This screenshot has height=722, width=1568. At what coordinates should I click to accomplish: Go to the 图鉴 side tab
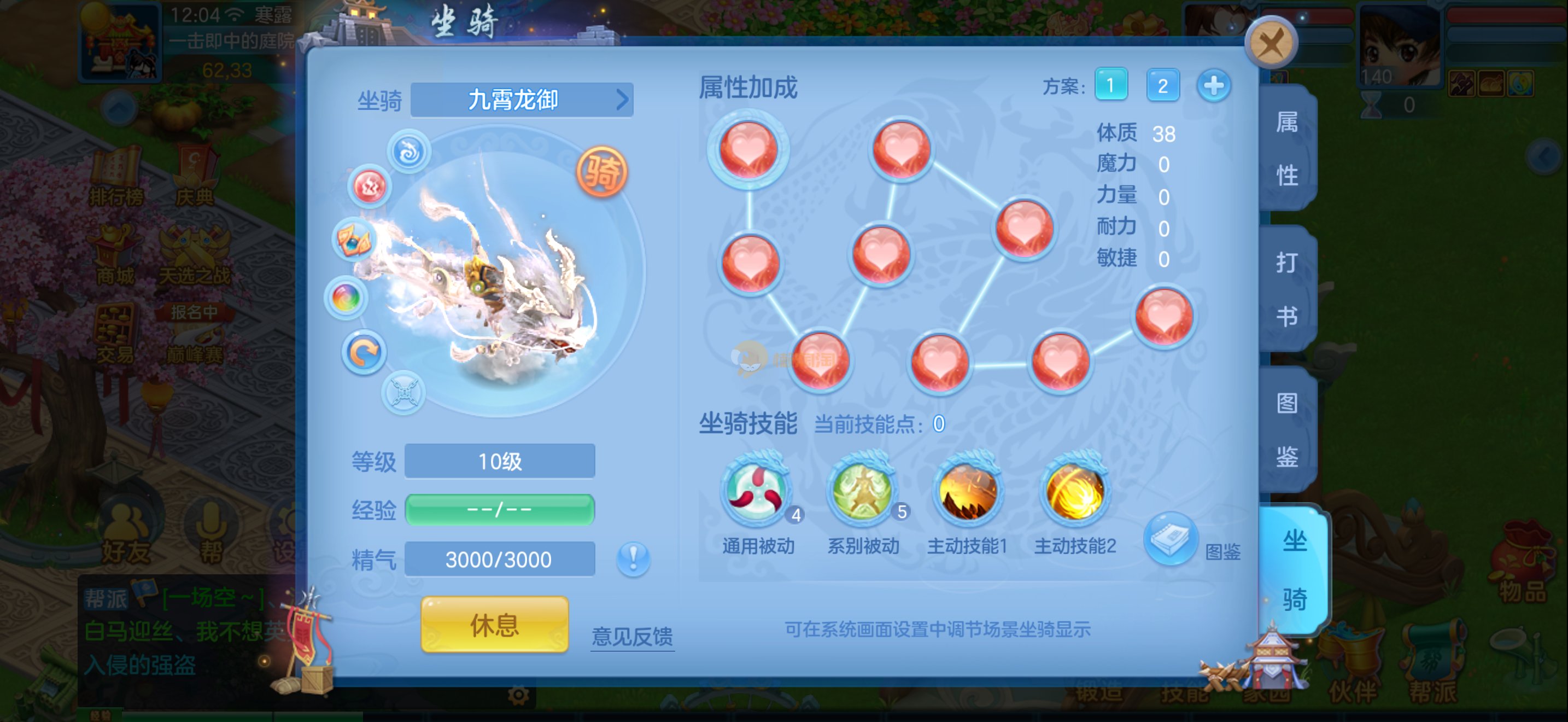coord(1287,429)
